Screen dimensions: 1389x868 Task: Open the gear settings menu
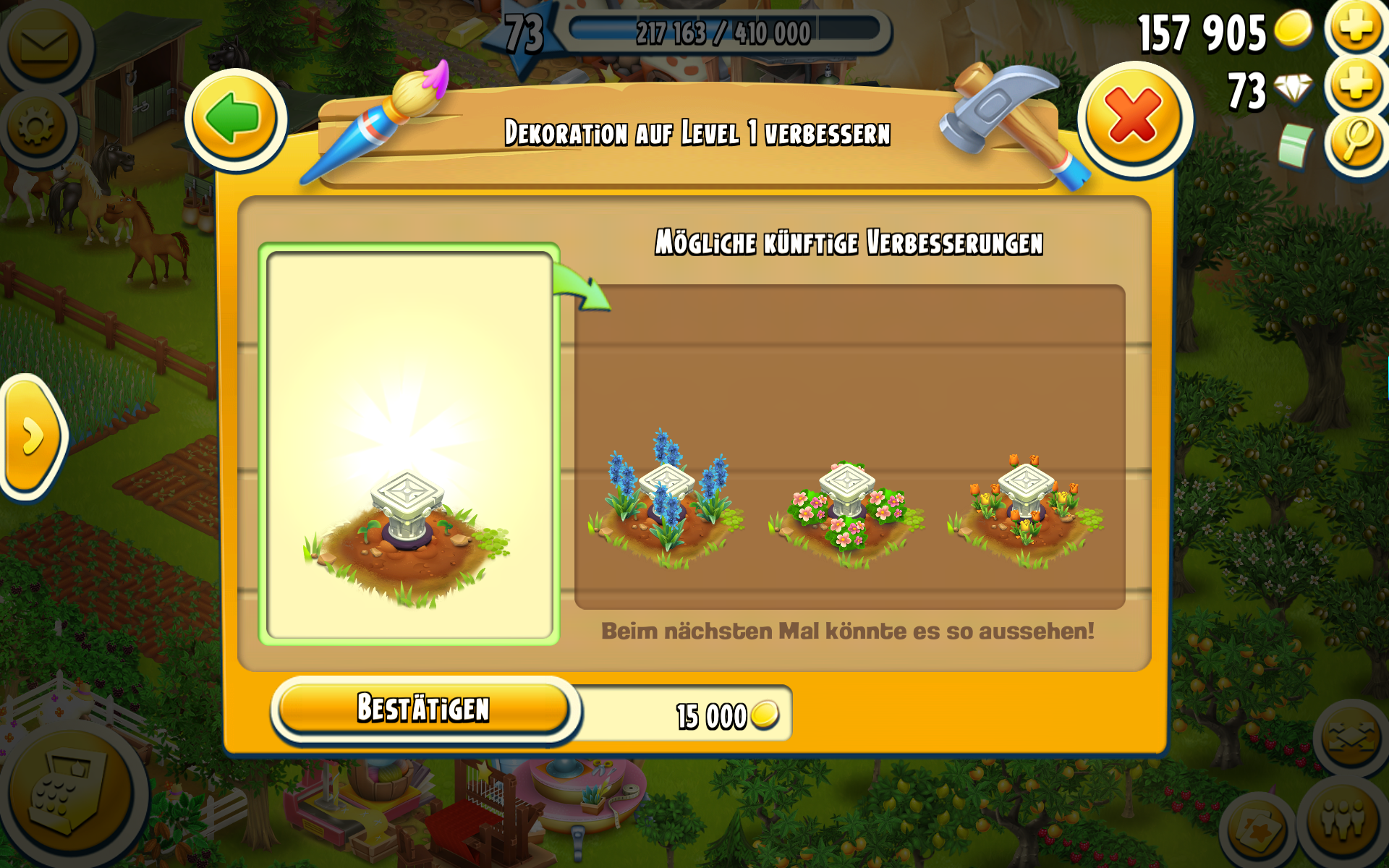click(x=36, y=128)
